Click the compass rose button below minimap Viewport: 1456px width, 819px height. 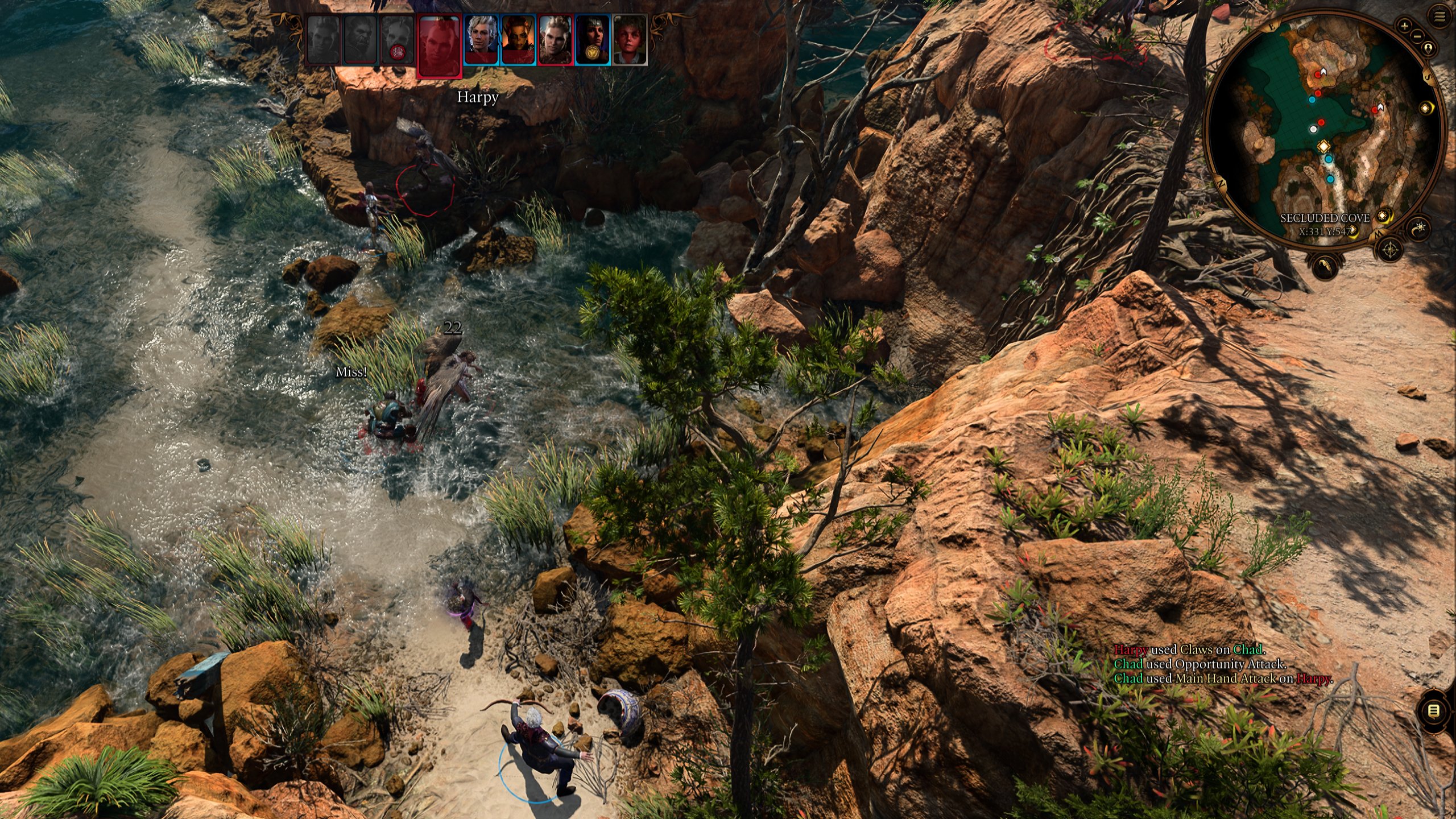[x=1391, y=249]
